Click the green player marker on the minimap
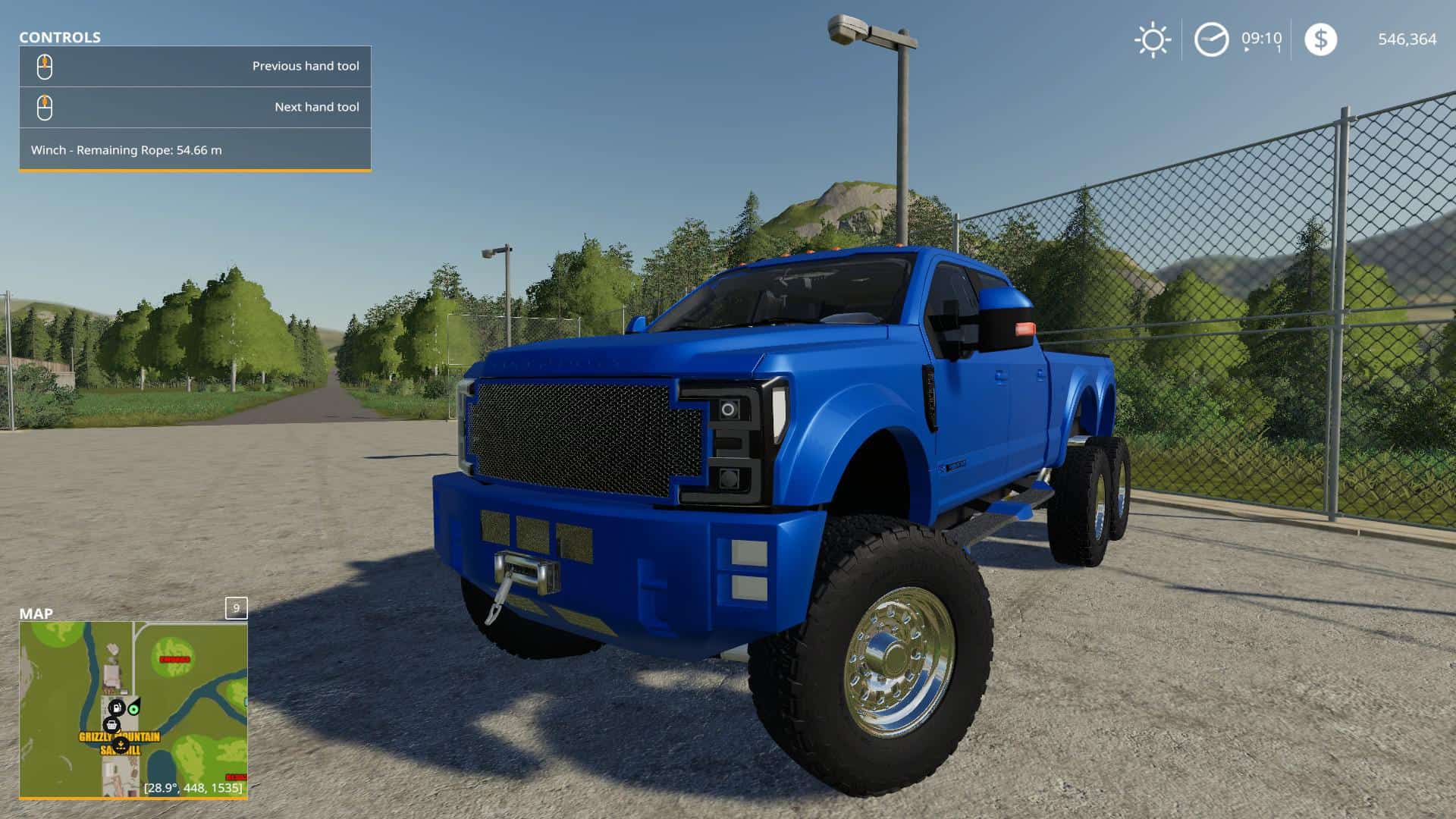The image size is (1456, 819). 134,709
